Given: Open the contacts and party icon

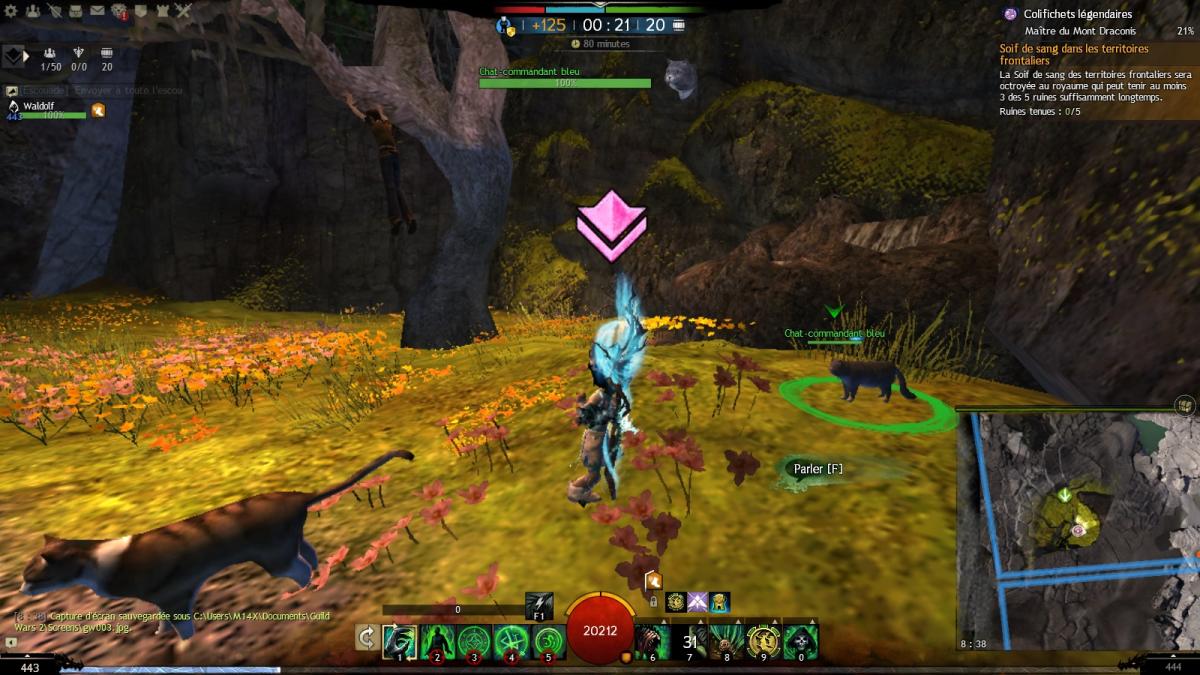Looking at the screenshot, I should (32, 11).
